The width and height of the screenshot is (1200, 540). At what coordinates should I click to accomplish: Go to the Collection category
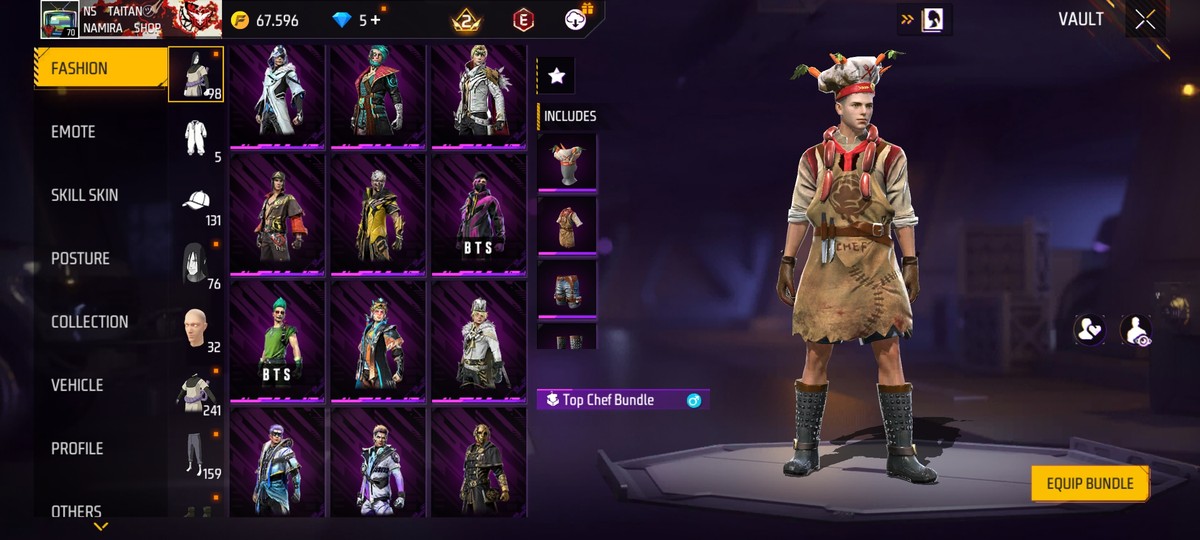(x=90, y=322)
